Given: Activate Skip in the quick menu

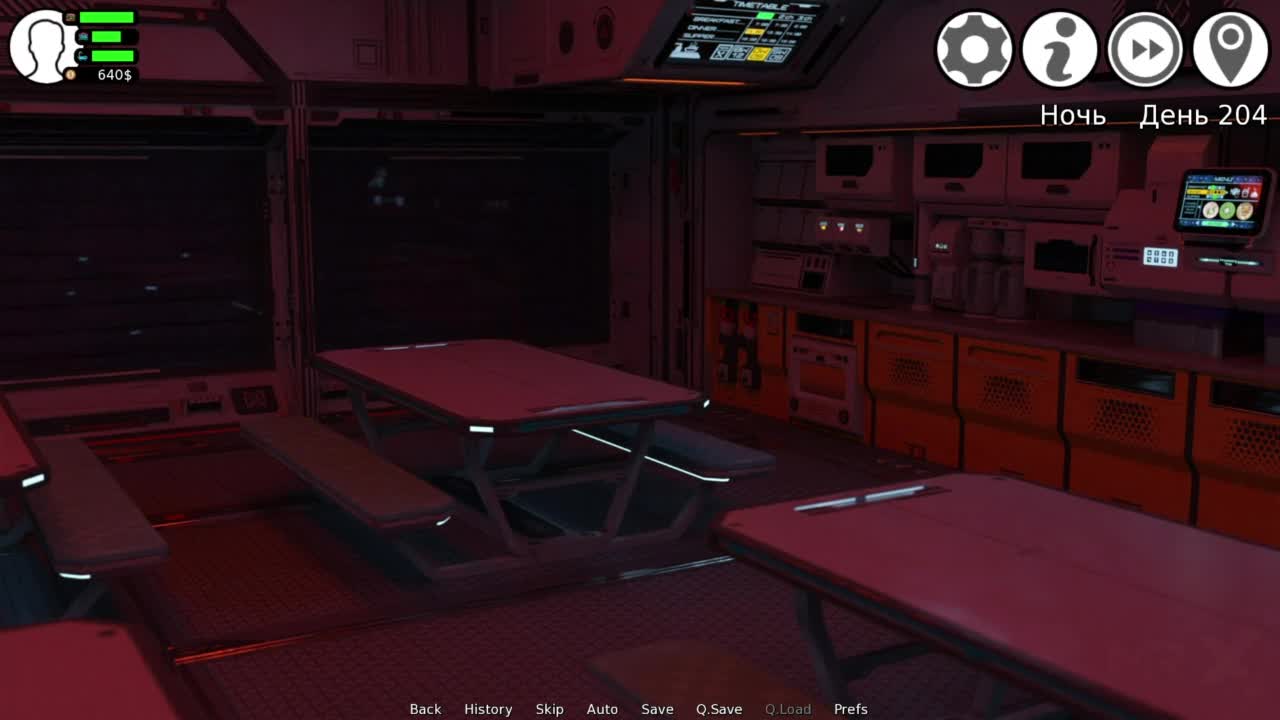Looking at the screenshot, I should pyautogui.click(x=549, y=709).
